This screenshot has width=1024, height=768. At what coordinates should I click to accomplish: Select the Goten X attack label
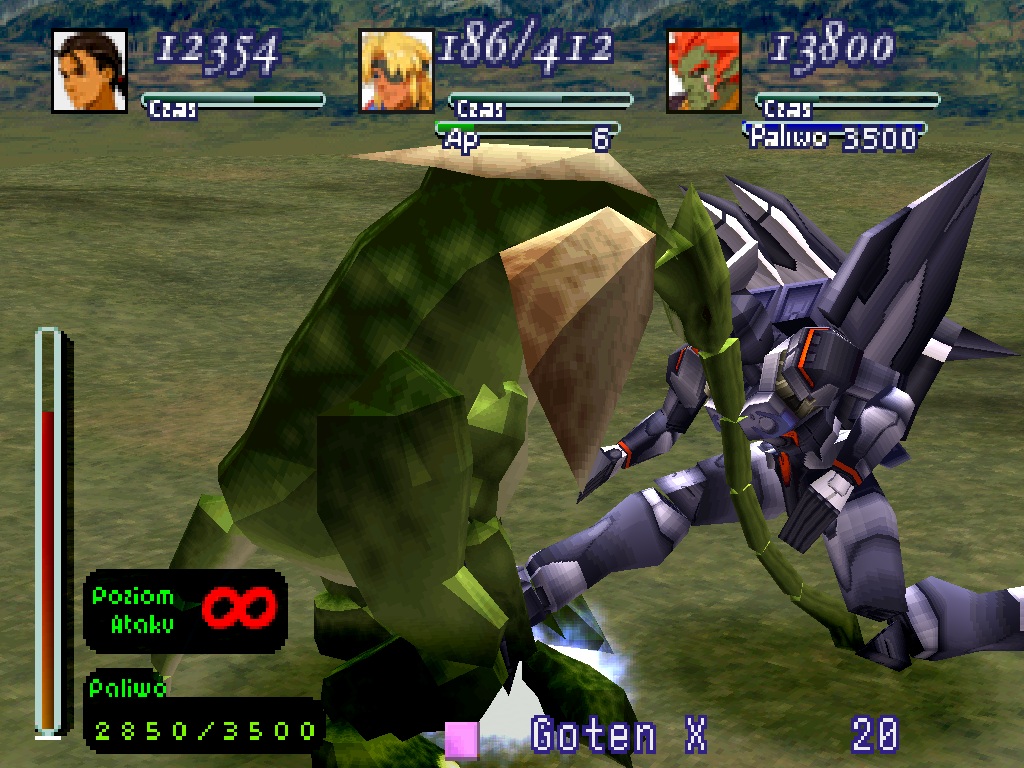(619, 736)
